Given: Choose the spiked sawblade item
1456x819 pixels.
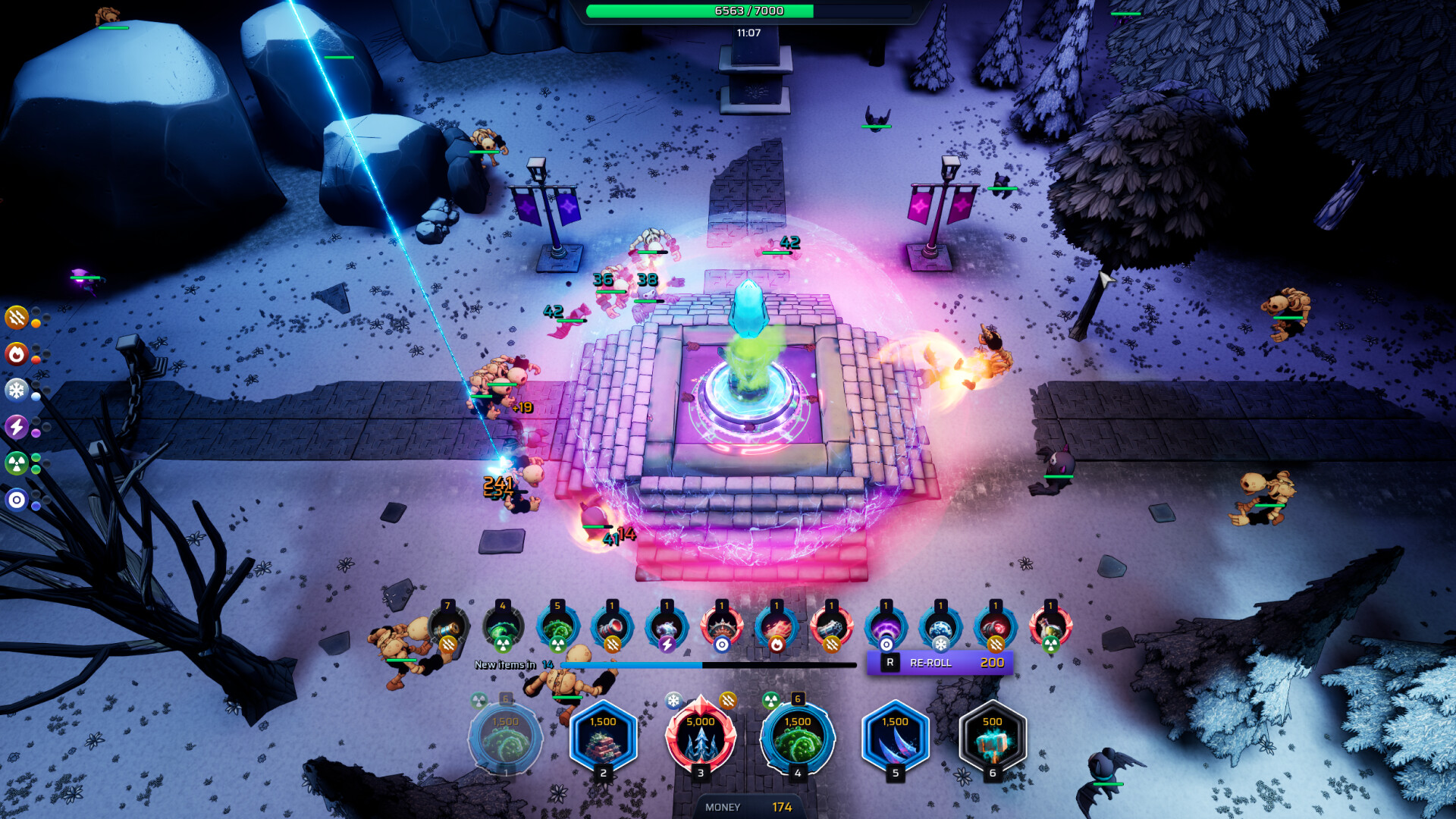Looking at the screenshot, I should (x=722, y=628).
